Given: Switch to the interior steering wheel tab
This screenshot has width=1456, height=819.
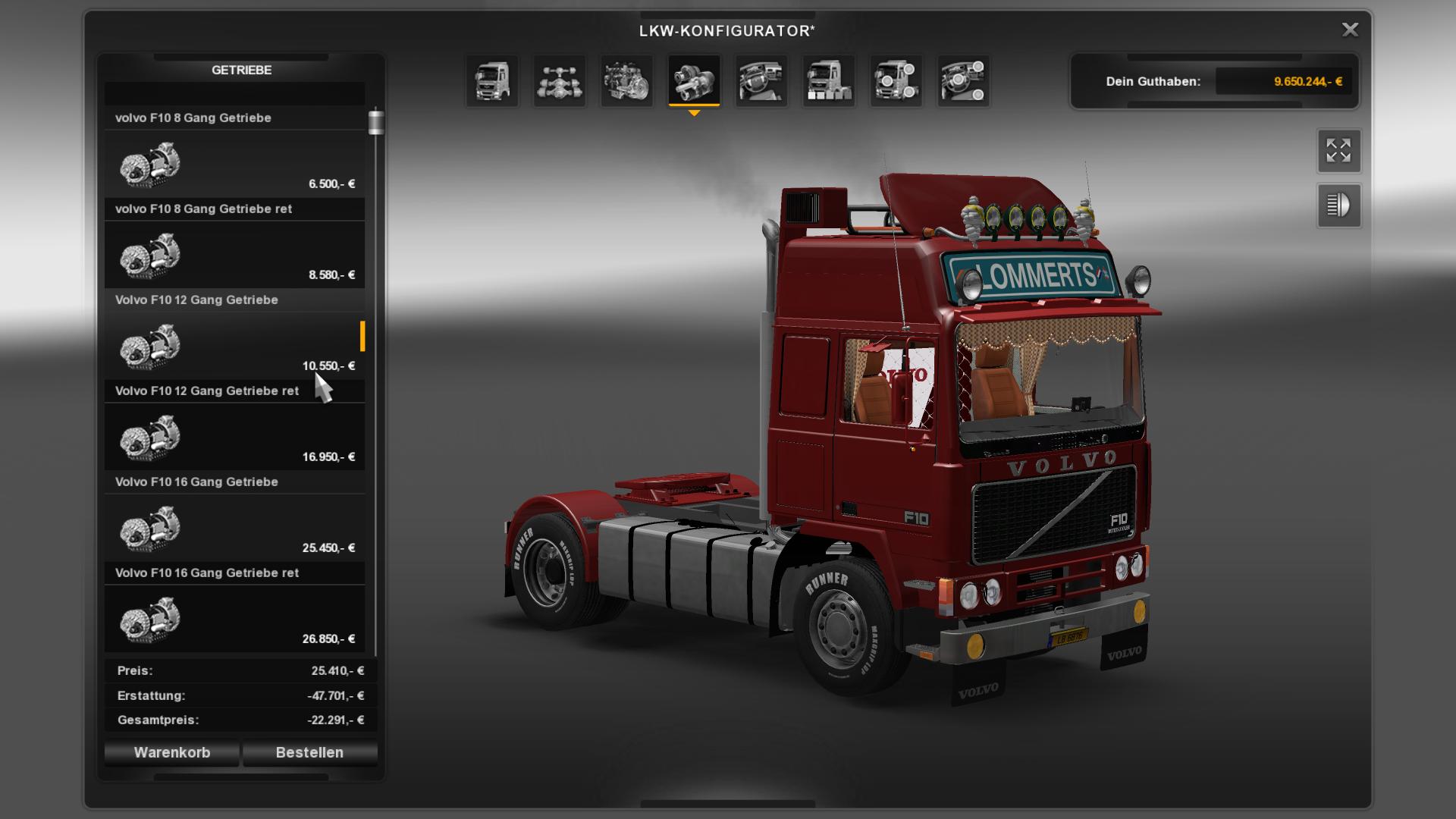Looking at the screenshot, I should (x=761, y=80).
